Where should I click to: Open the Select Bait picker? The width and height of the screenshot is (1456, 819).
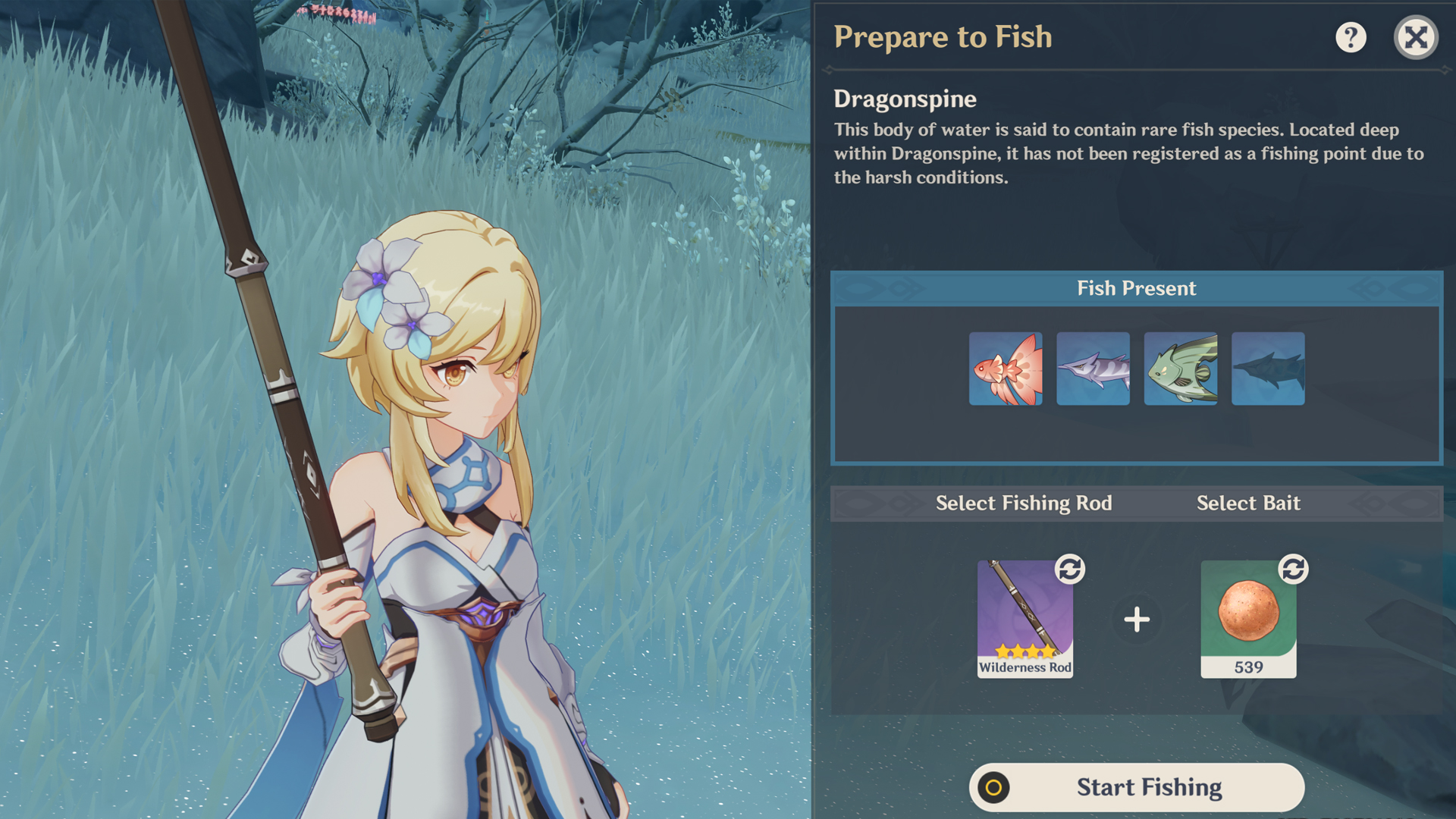1248,503
